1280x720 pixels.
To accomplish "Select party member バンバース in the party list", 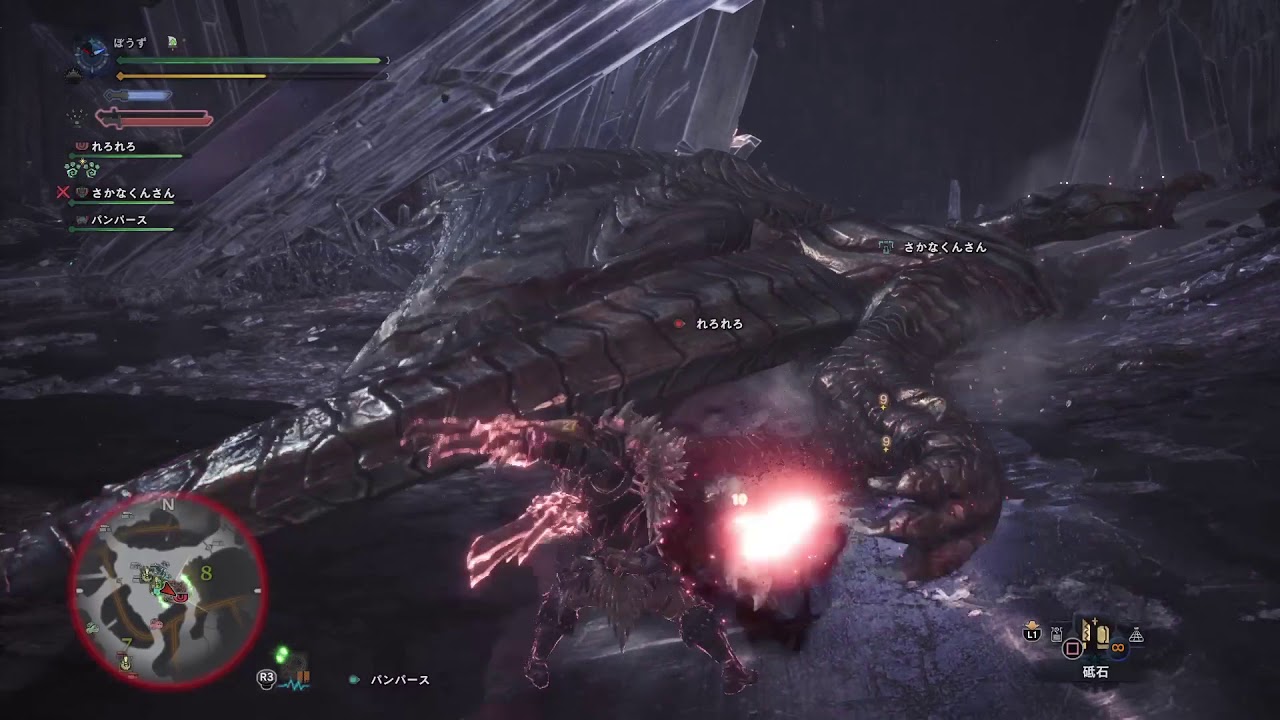I will (119, 220).
